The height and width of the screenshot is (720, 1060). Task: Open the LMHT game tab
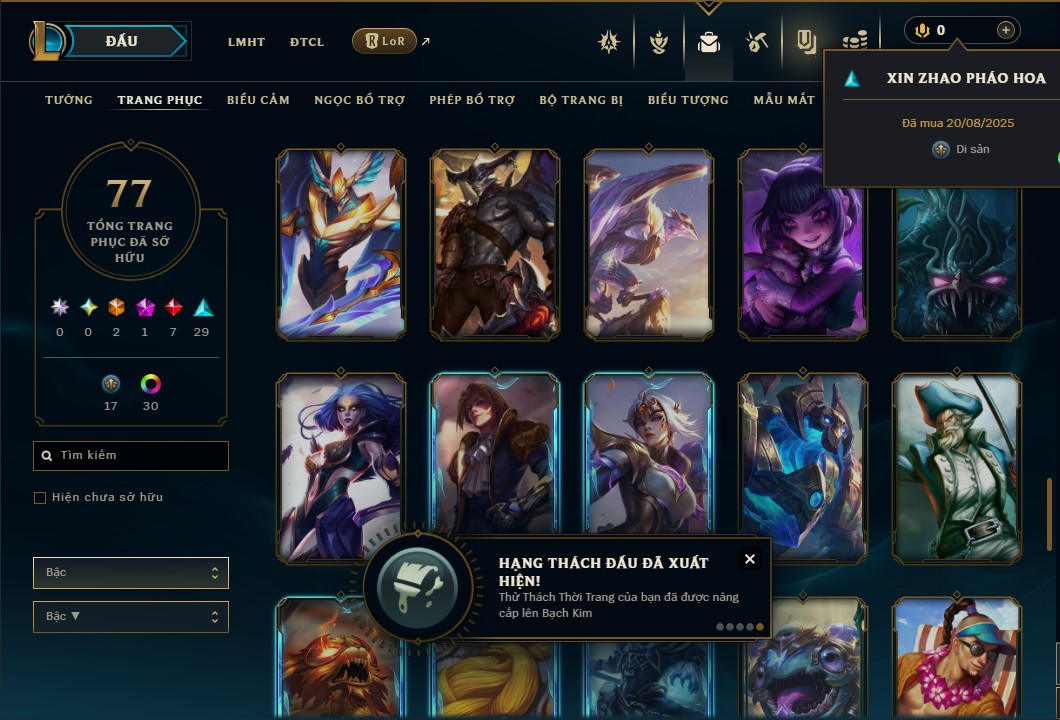click(246, 42)
